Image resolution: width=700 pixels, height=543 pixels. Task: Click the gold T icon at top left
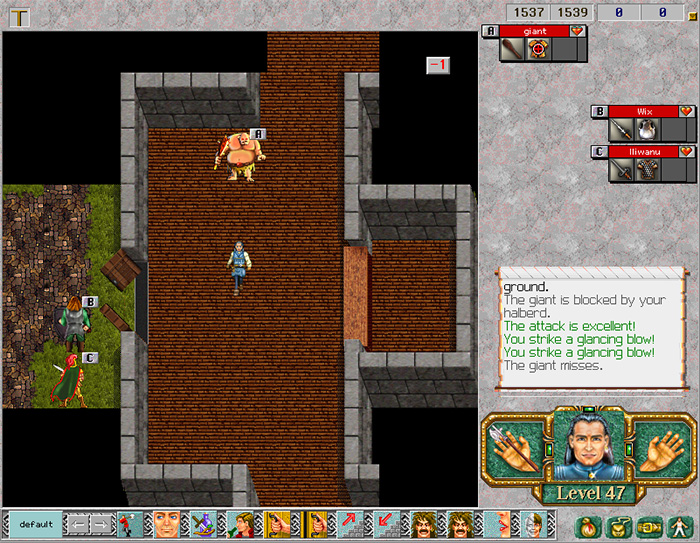(18, 15)
